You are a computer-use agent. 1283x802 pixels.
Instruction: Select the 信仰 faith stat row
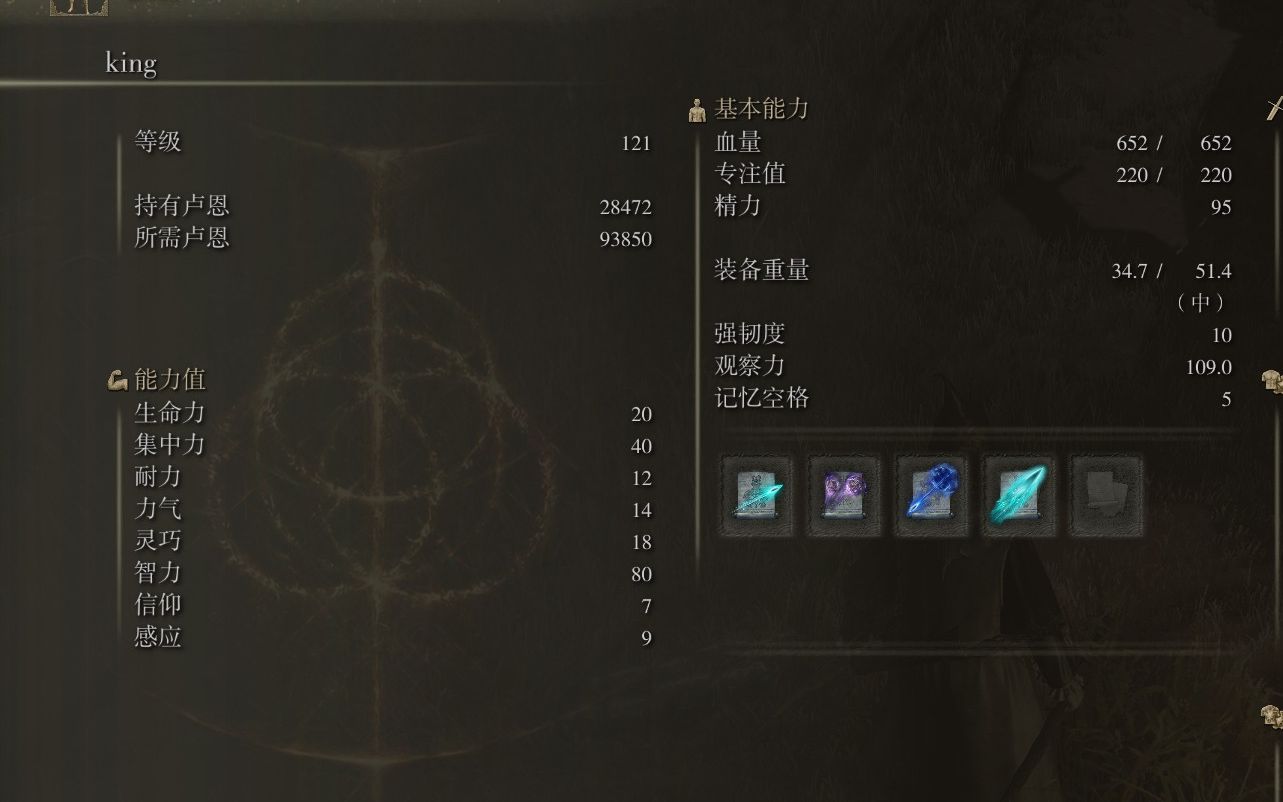coord(160,606)
